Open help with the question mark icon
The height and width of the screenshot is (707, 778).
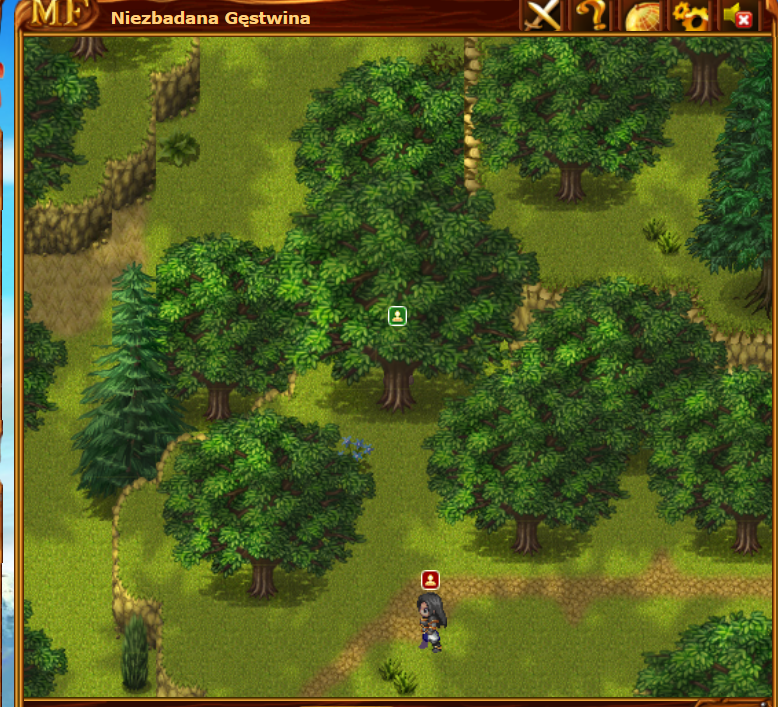[590, 15]
